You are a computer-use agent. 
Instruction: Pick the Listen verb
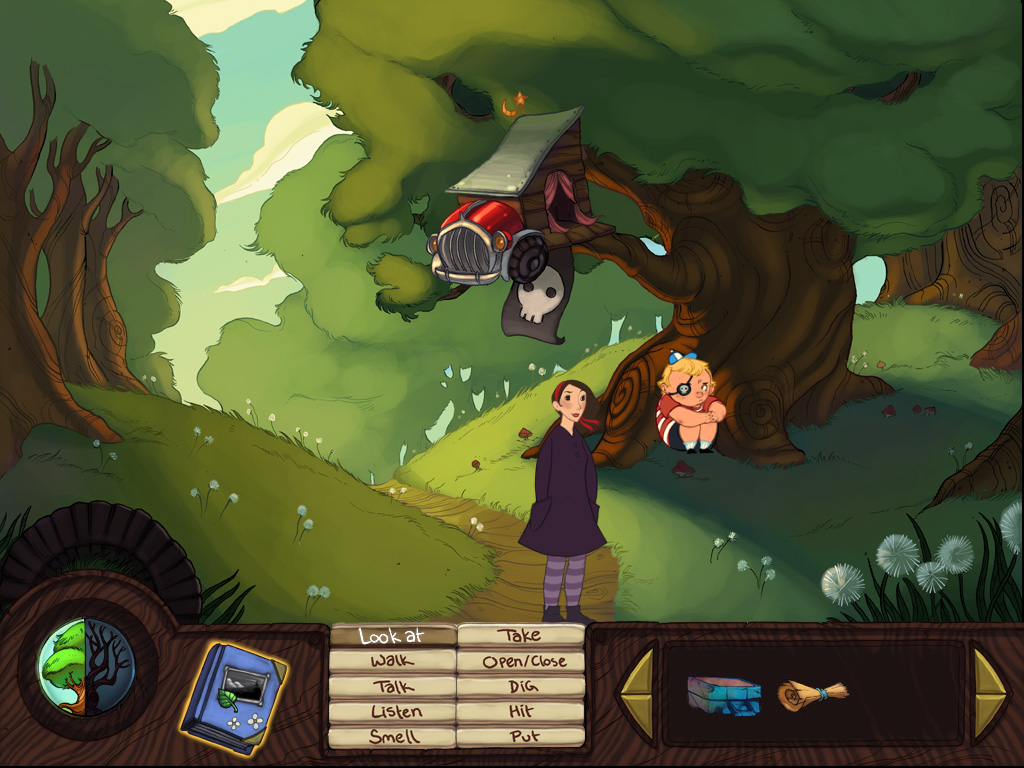point(392,712)
